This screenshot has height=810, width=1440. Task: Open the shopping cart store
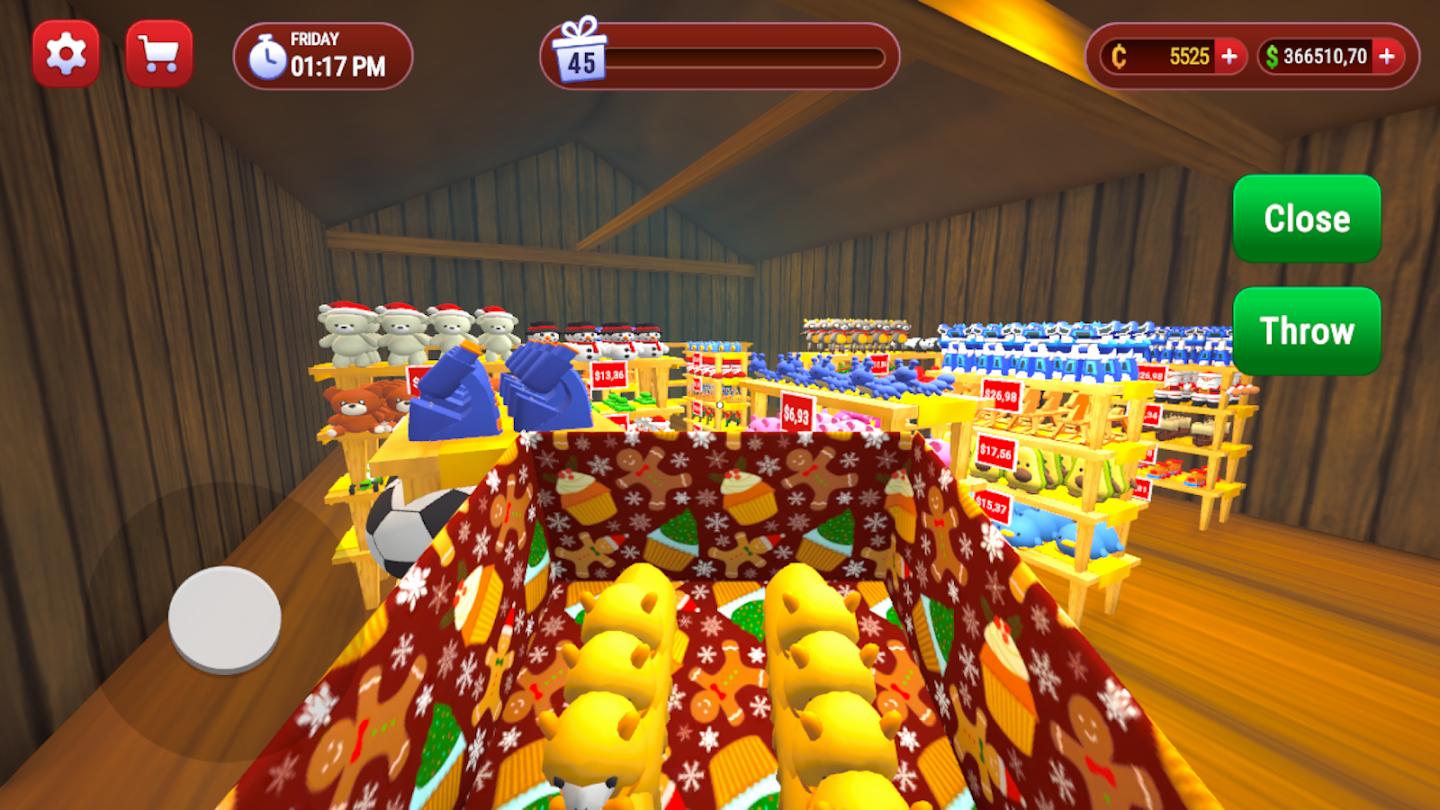[x=159, y=53]
